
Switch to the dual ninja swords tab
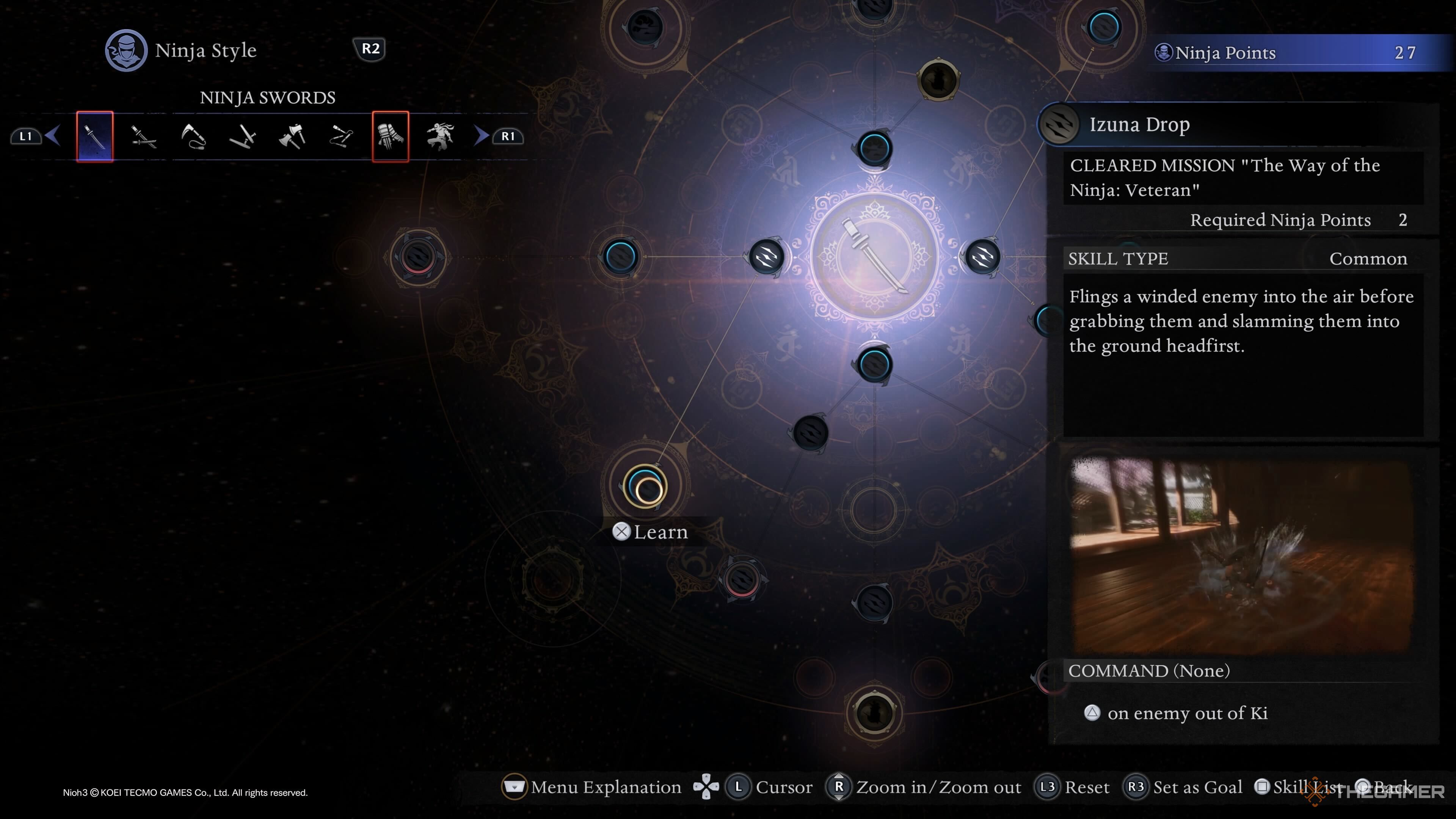pyautogui.click(x=144, y=136)
